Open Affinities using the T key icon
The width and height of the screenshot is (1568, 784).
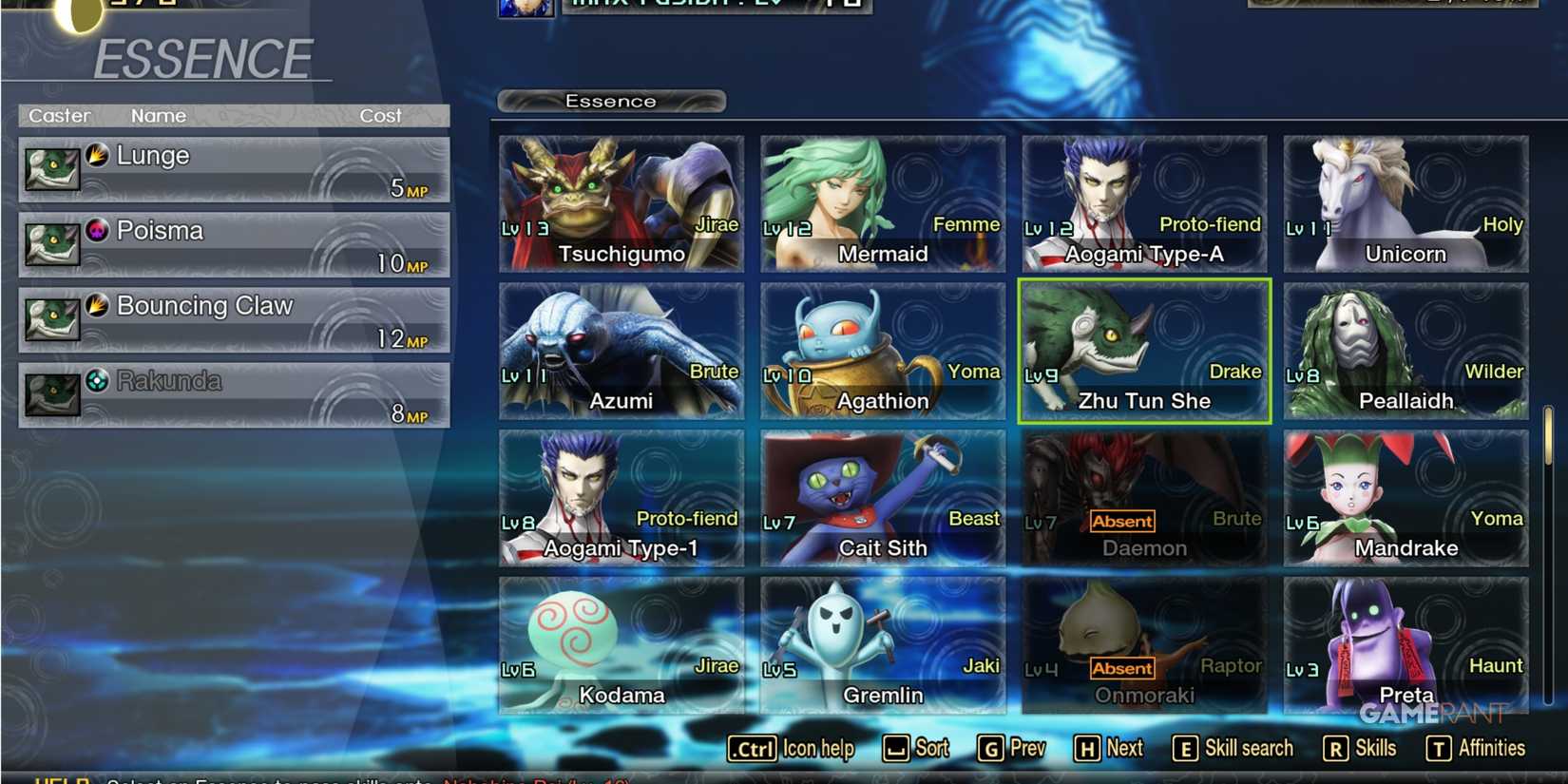(x=1437, y=749)
